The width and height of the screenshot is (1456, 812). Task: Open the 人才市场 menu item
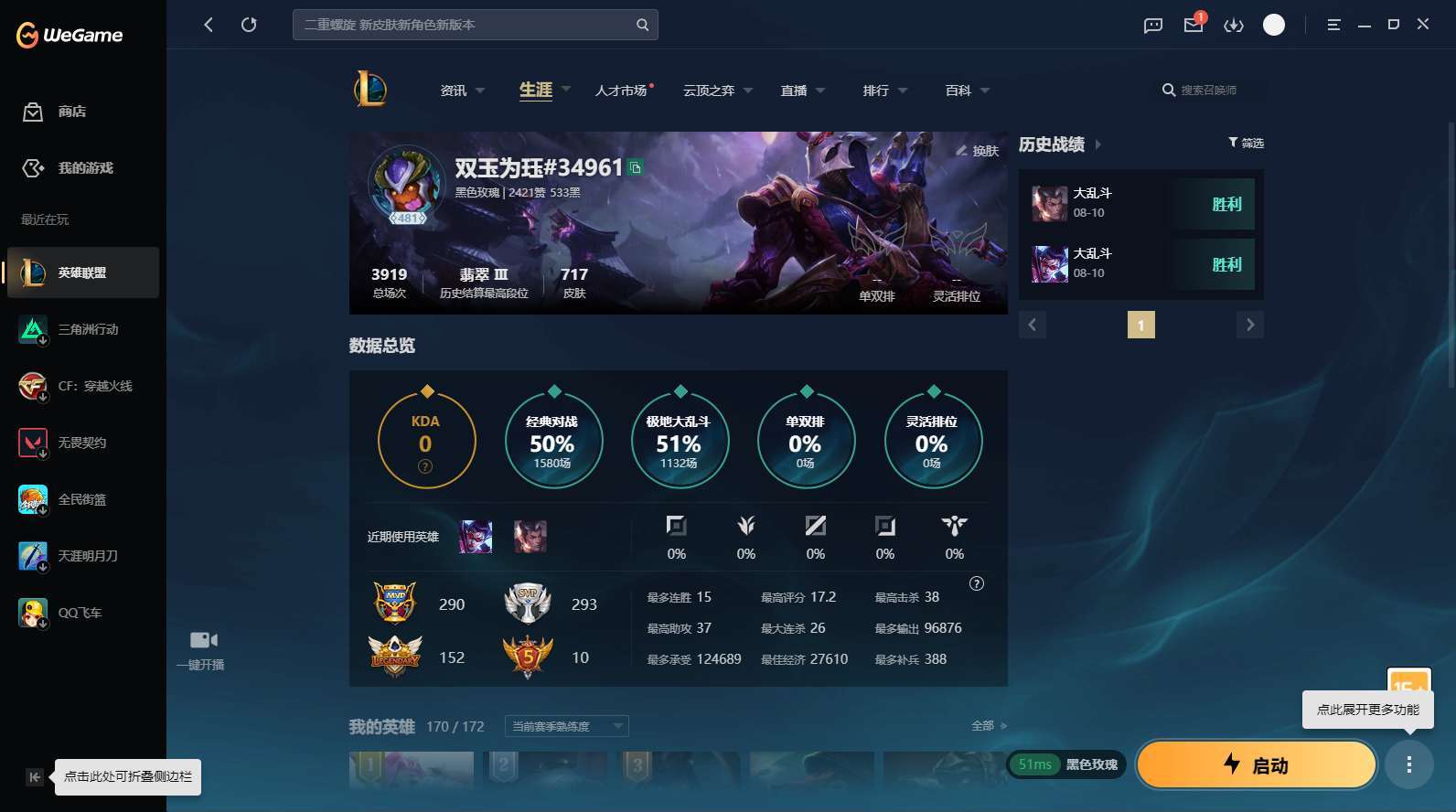(x=622, y=90)
